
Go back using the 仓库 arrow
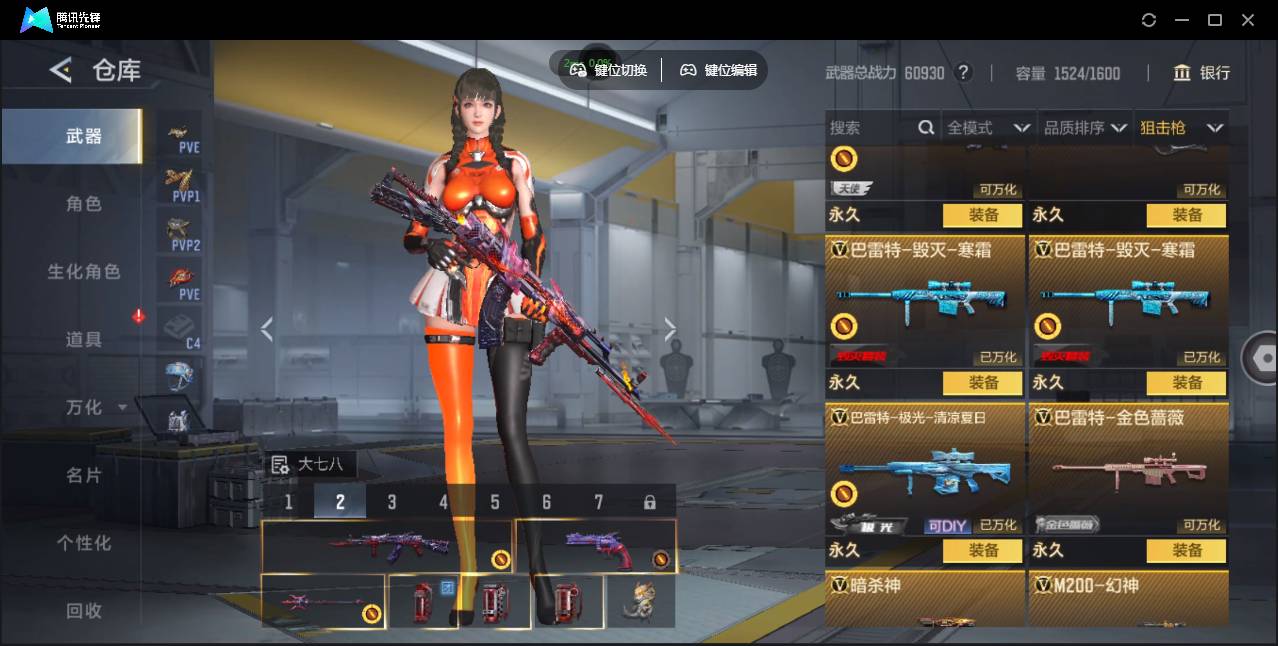click(x=61, y=70)
